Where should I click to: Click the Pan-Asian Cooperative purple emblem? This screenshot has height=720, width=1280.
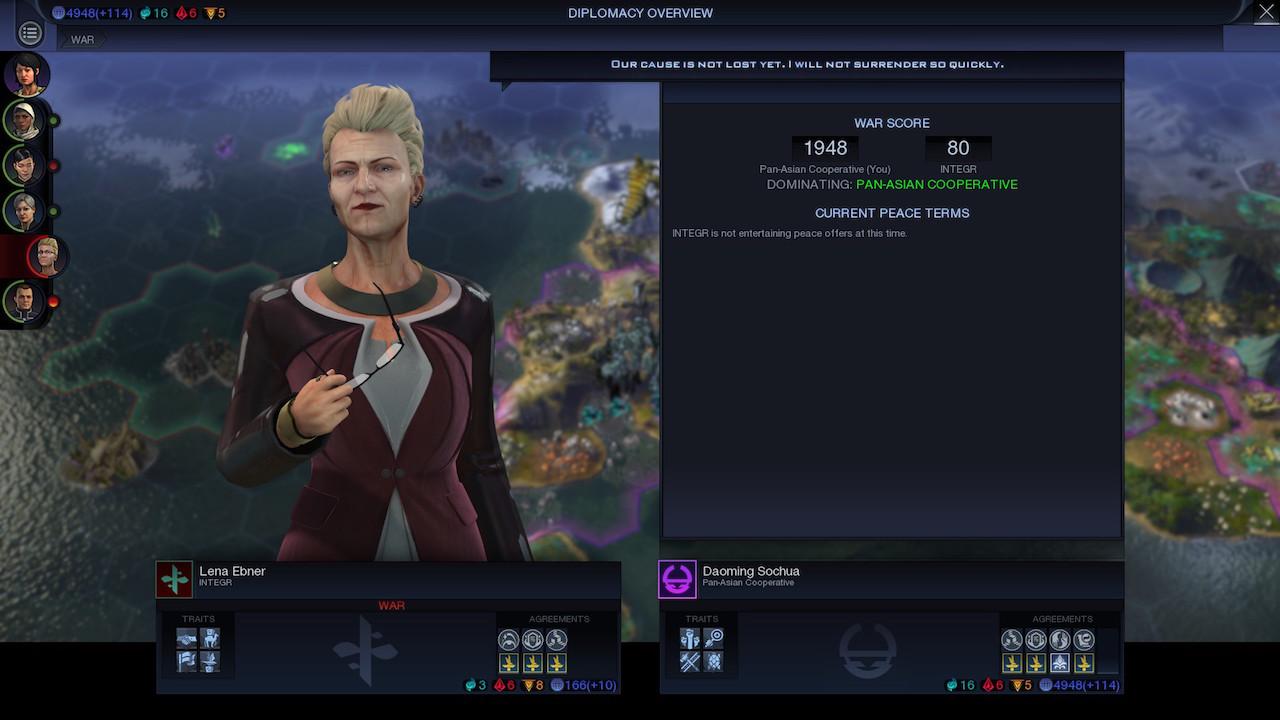click(x=677, y=579)
